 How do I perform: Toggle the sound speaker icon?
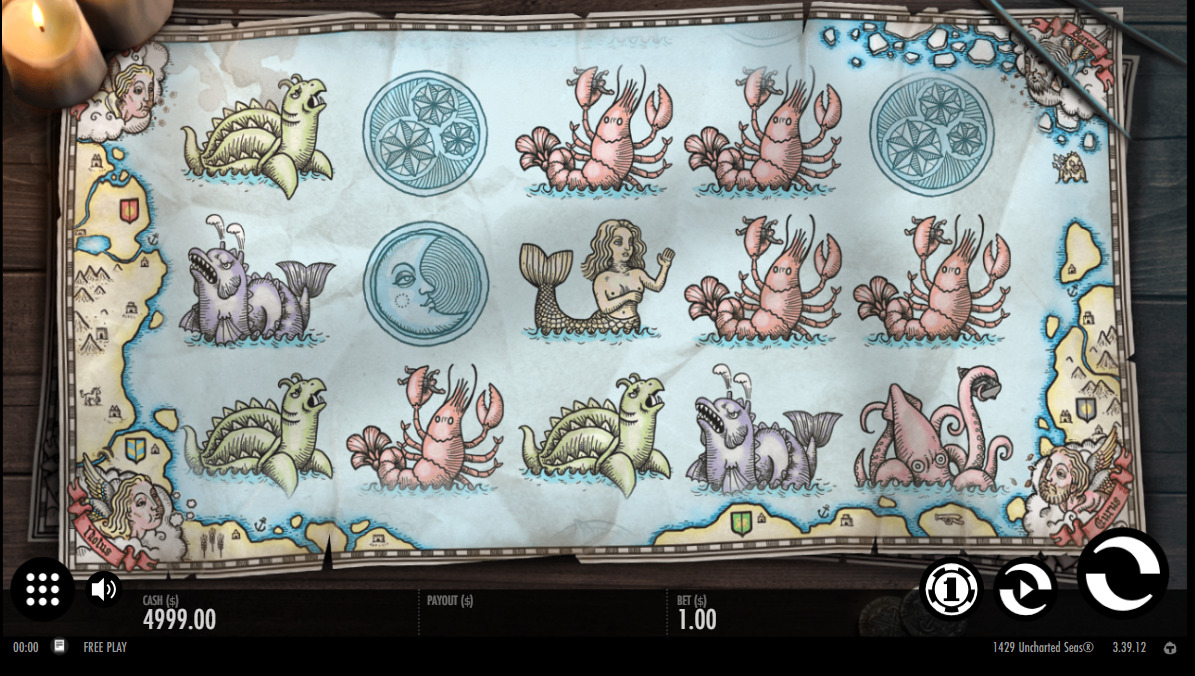[x=103, y=589]
